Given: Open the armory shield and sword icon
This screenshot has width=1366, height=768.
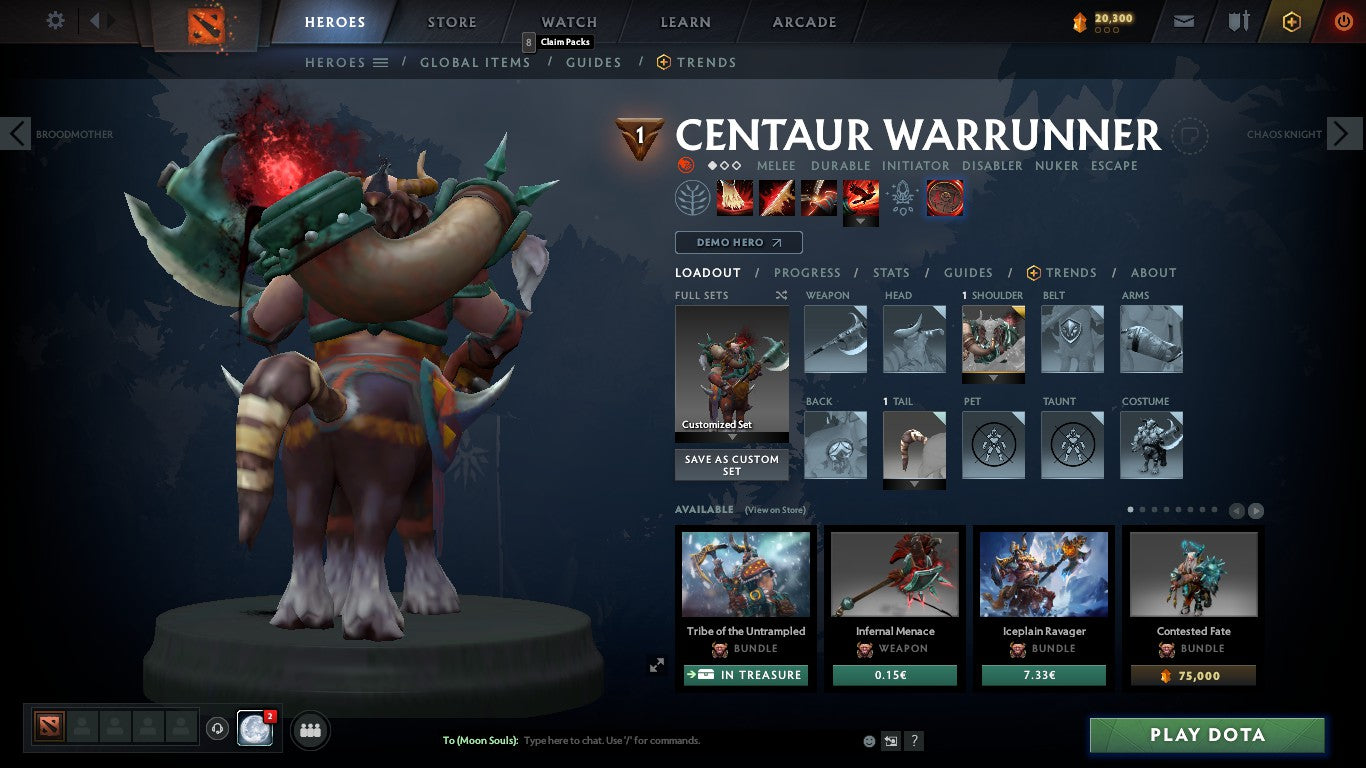Looking at the screenshot, I should point(1238,20).
